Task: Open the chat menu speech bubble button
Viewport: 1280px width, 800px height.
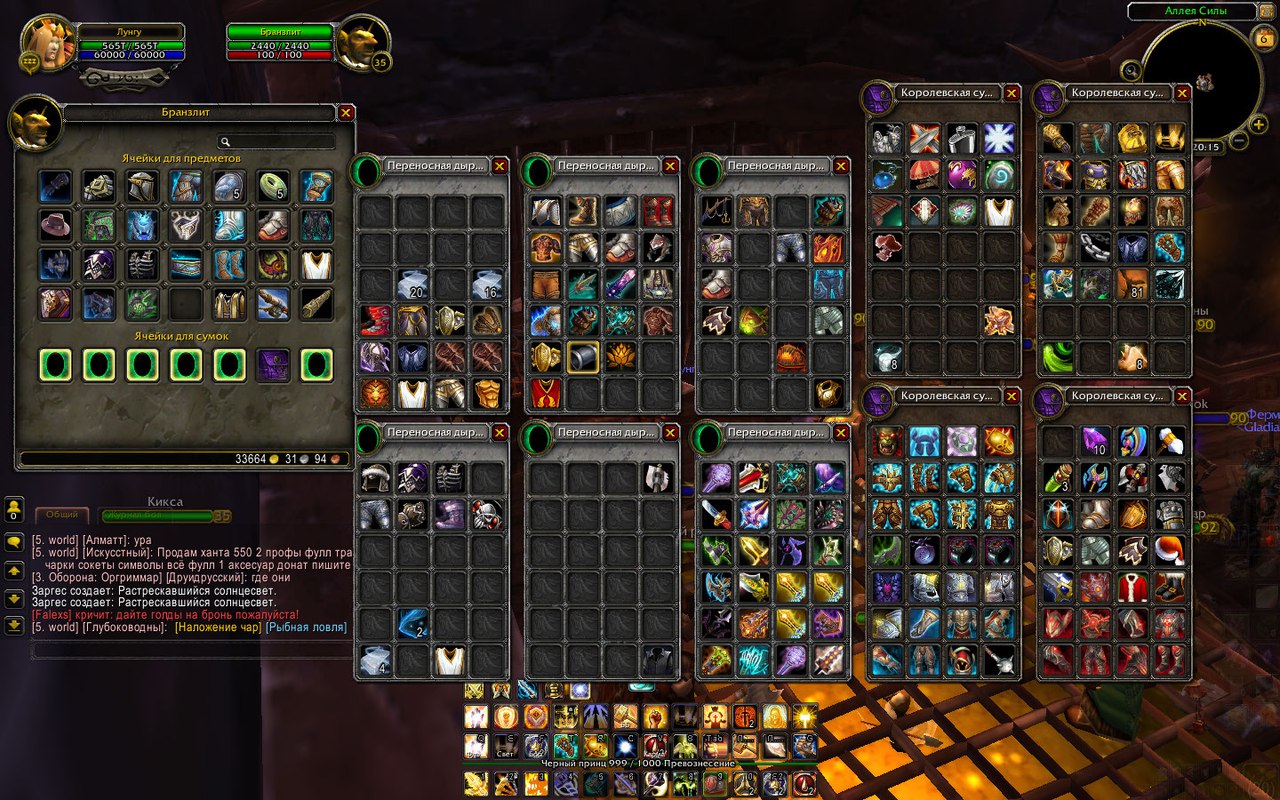Action: pos(14,542)
